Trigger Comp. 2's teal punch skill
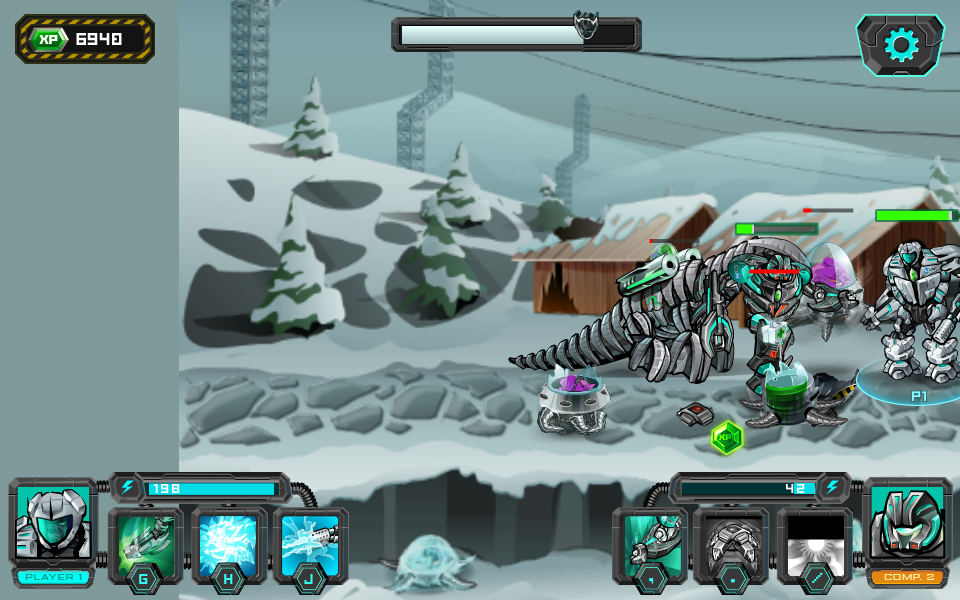The image size is (960, 600). [650, 544]
